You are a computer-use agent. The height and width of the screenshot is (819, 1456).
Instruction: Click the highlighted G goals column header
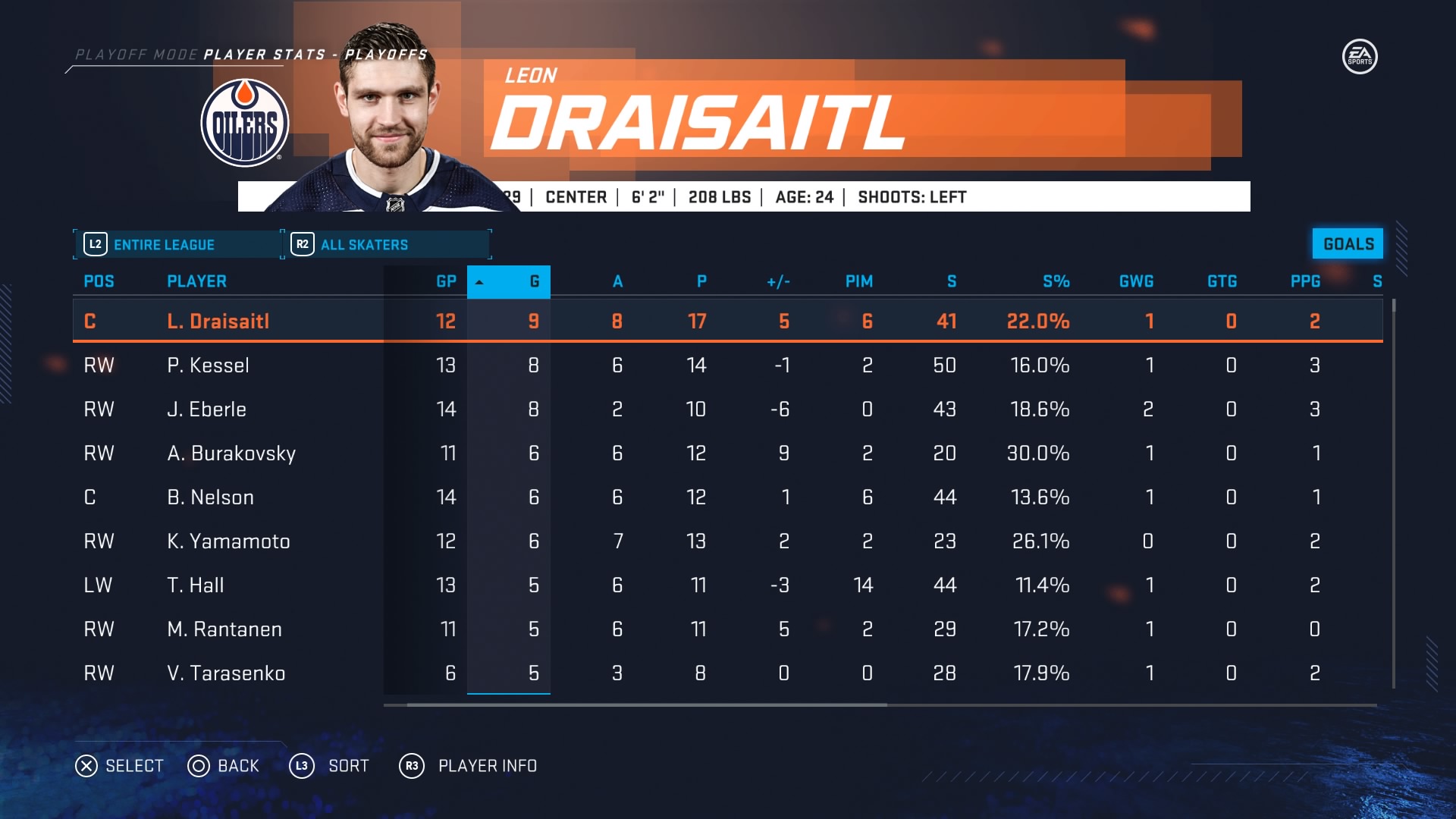click(x=509, y=281)
